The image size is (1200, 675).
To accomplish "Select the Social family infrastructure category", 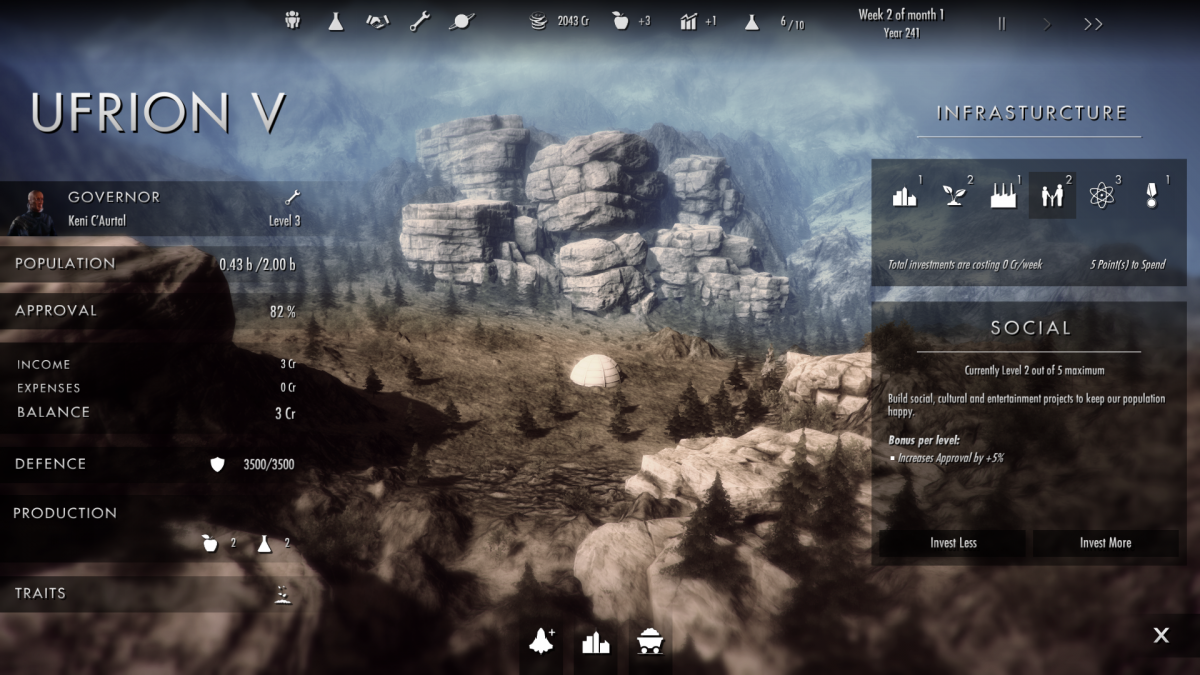I will tap(1052, 196).
